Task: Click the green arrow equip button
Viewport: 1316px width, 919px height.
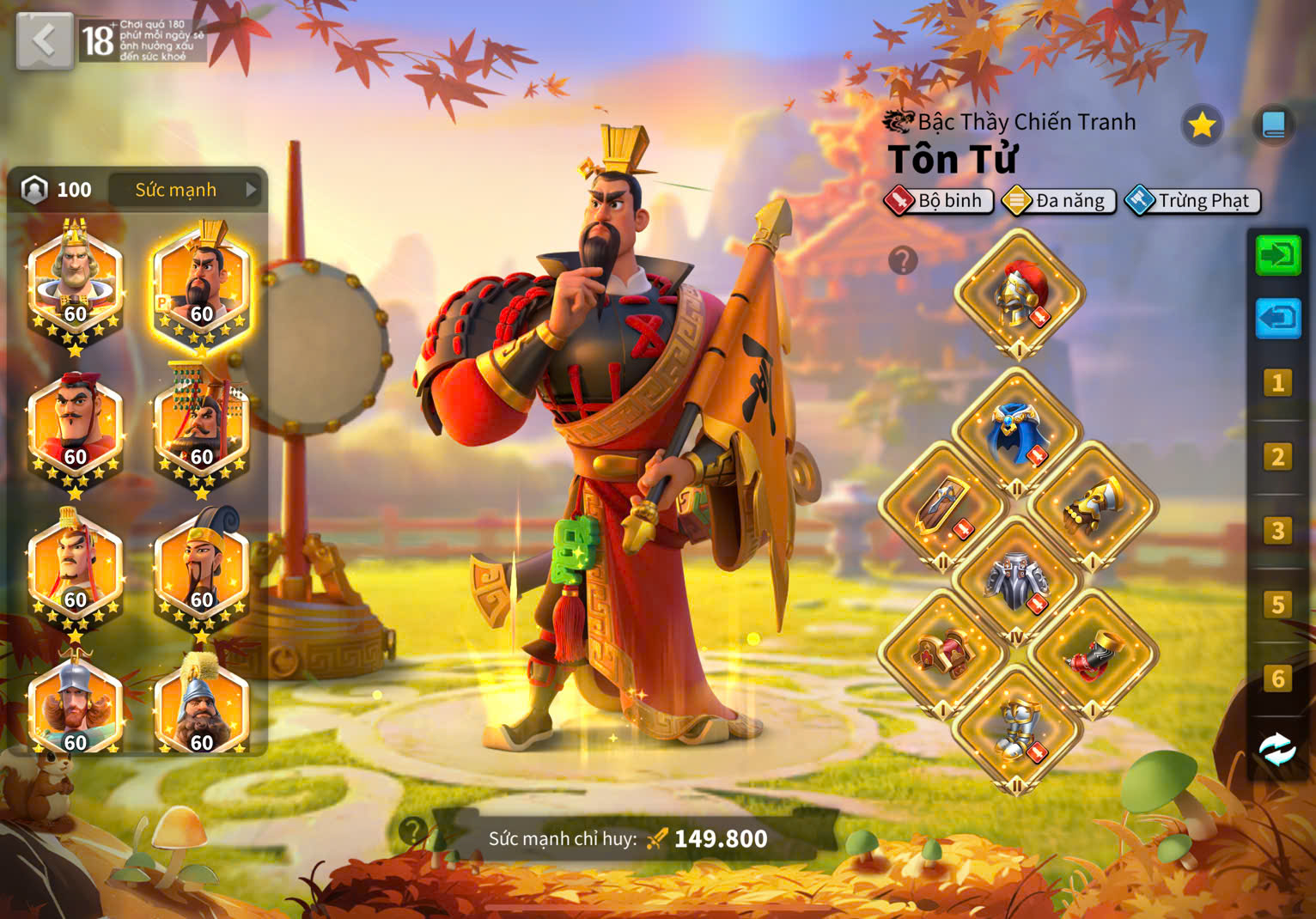Action: 1277,255
